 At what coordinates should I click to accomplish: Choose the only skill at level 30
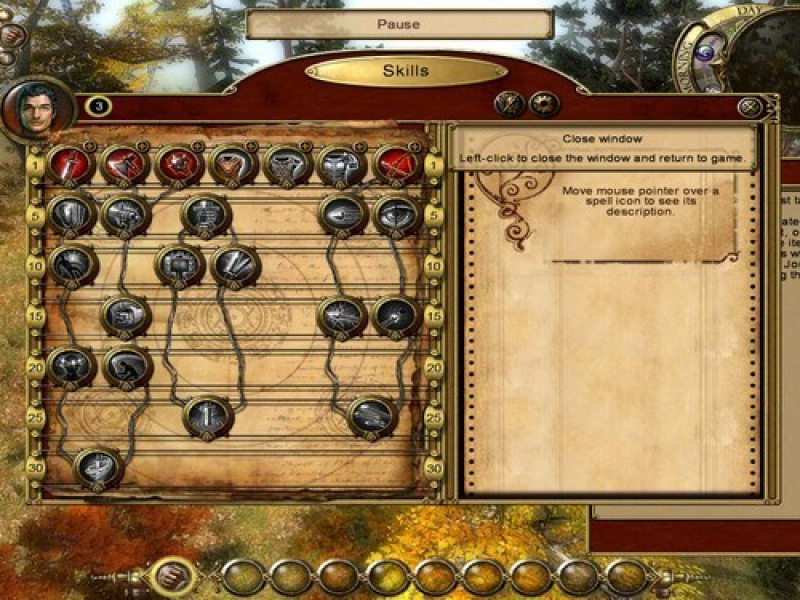tap(98, 466)
